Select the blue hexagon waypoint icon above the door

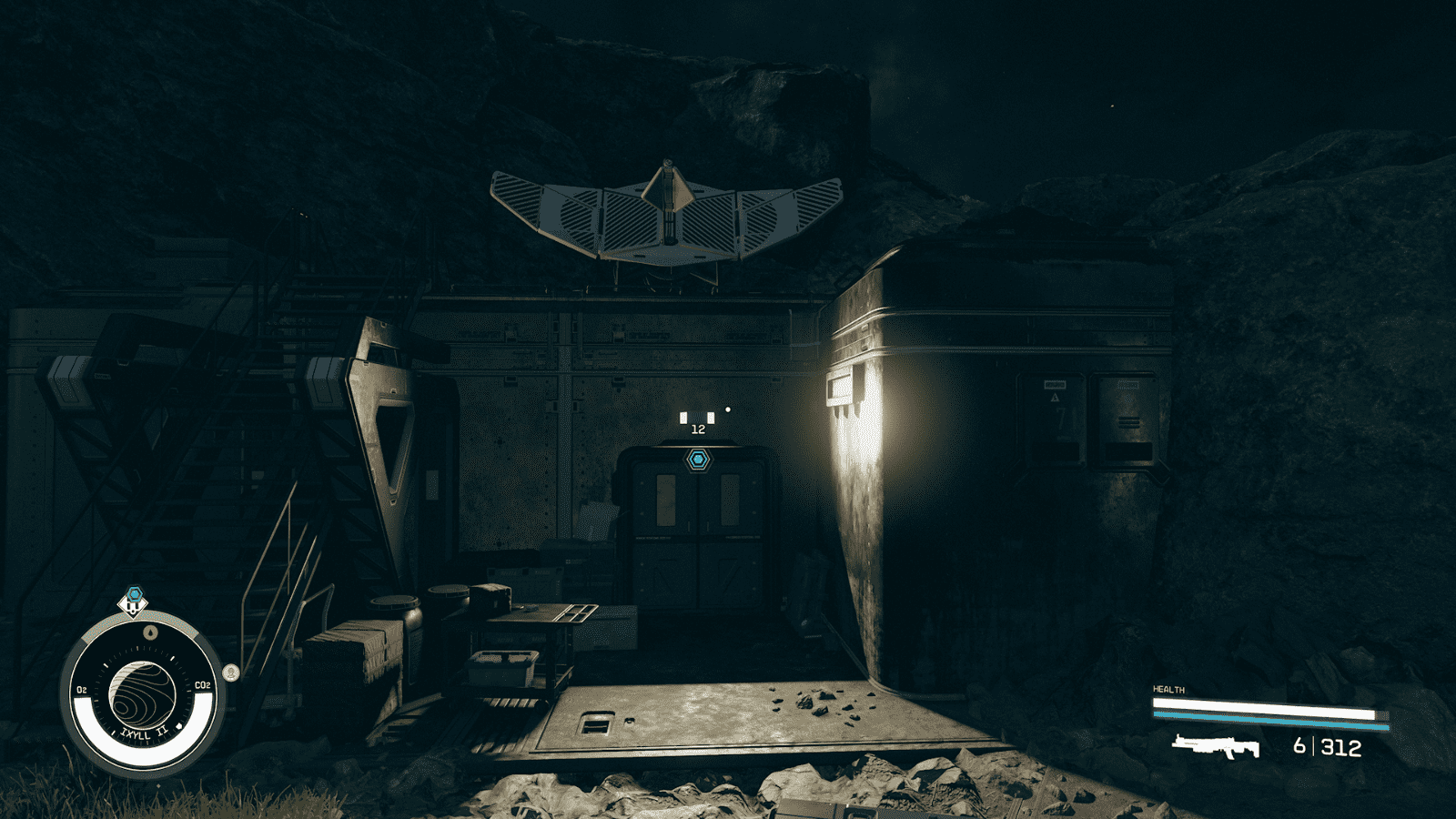(x=698, y=460)
